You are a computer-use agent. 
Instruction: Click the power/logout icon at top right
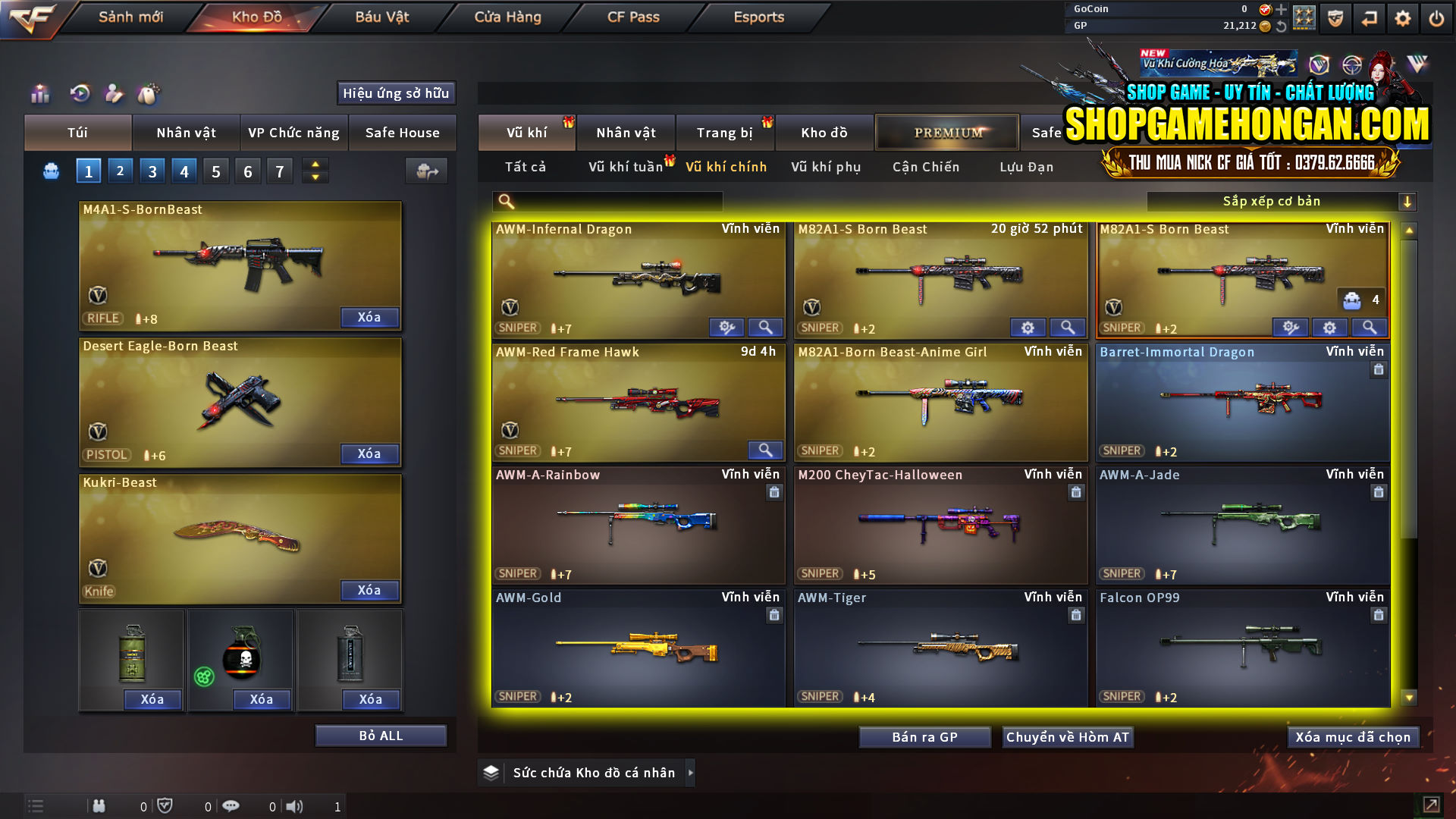[x=1436, y=17]
